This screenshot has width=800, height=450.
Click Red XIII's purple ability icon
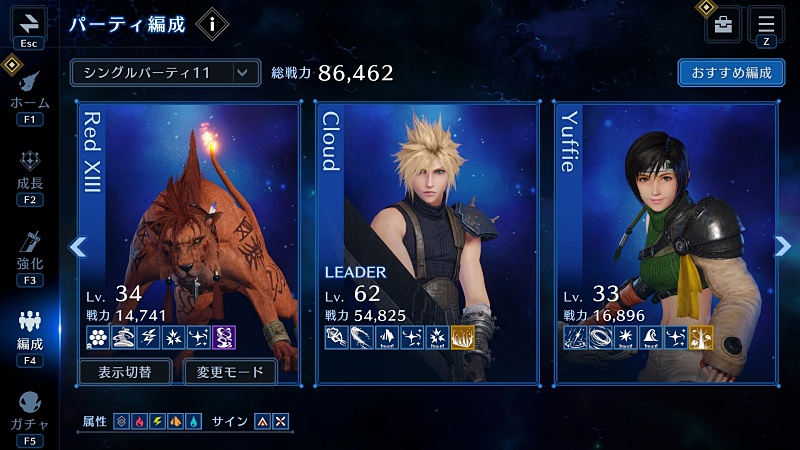point(225,338)
